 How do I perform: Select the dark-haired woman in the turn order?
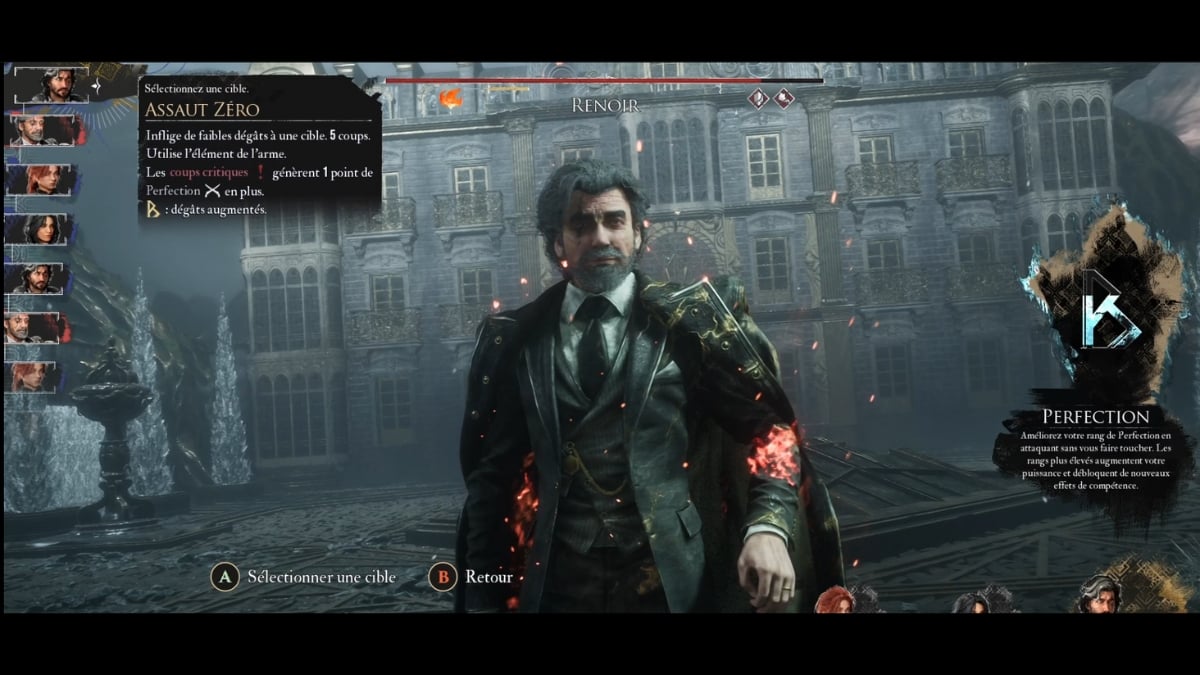click(x=41, y=229)
